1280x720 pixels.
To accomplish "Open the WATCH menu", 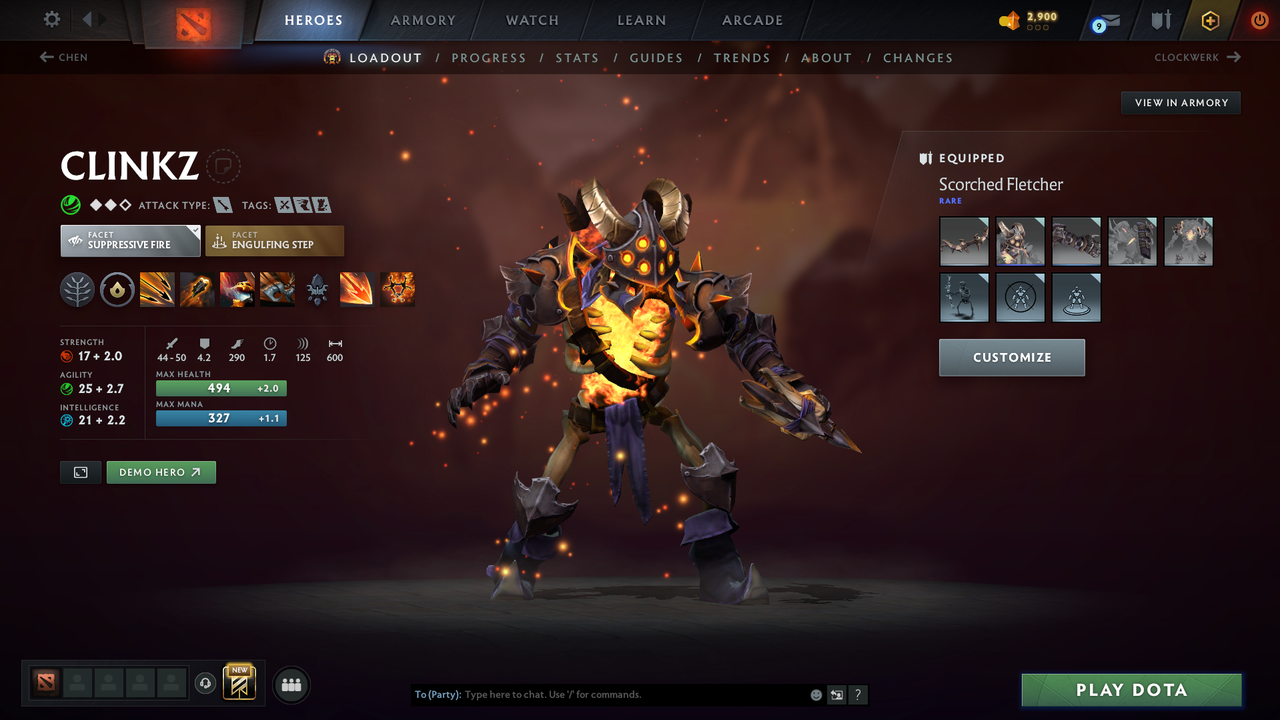I will click(531, 20).
